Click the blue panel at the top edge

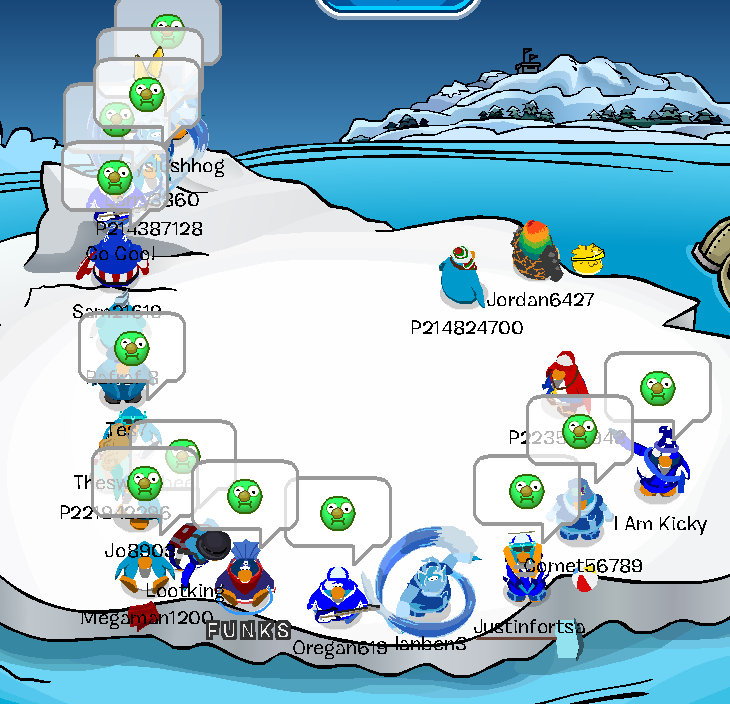[398, 6]
